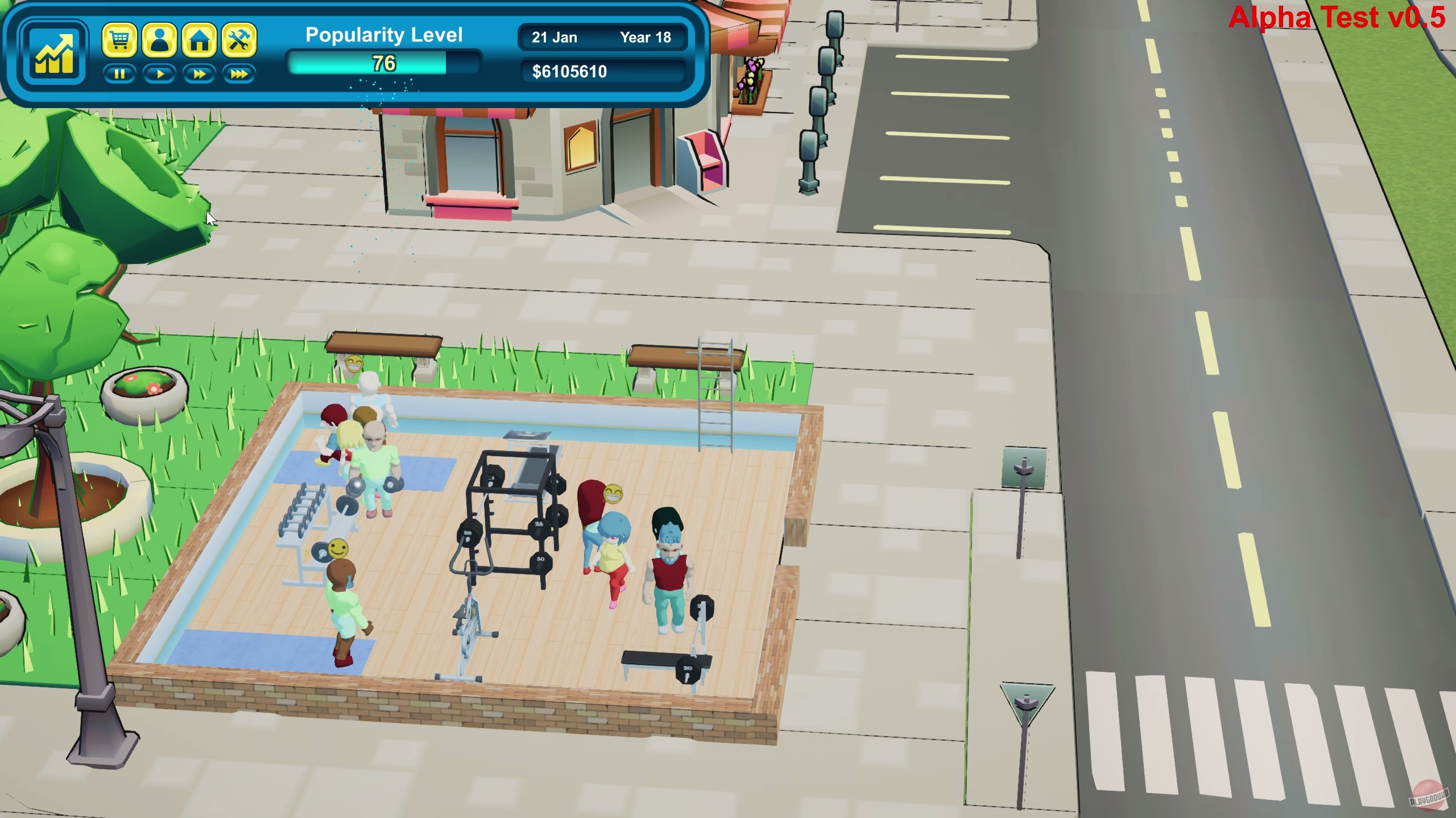This screenshot has height=818, width=1456.
Task: Select the staff person icon
Action: pyautogui.click(x=160, y=41)
